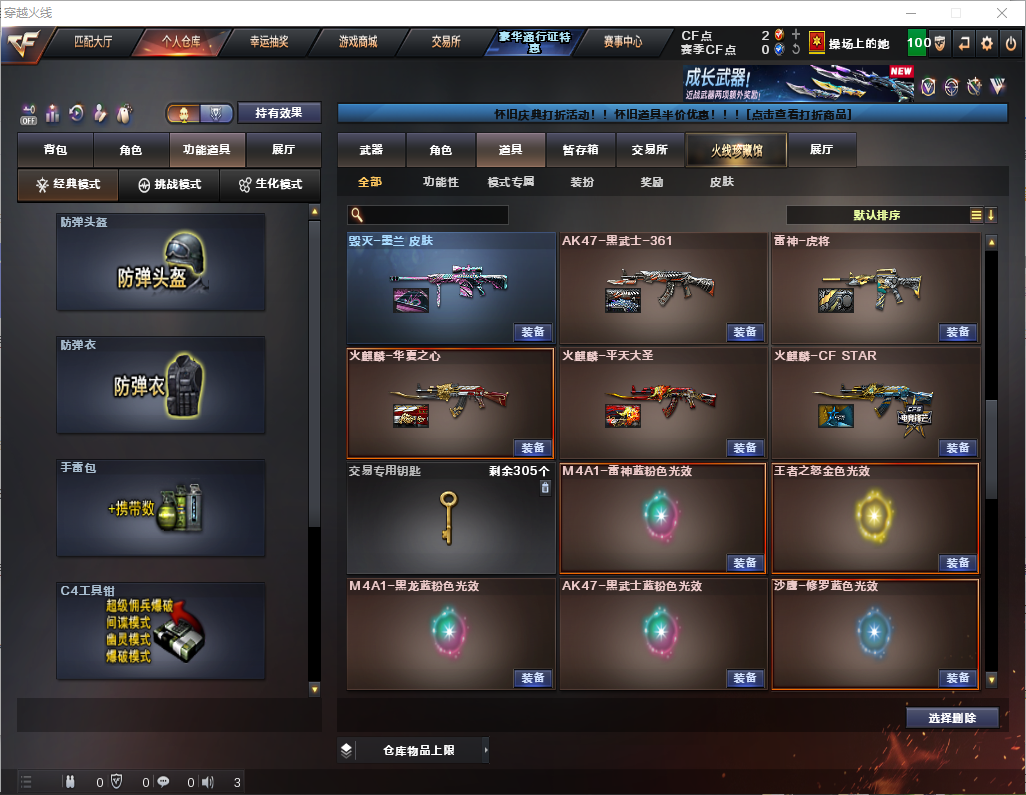Filter items by 功能性 category

pyautogui.click(x=440, y=182)
